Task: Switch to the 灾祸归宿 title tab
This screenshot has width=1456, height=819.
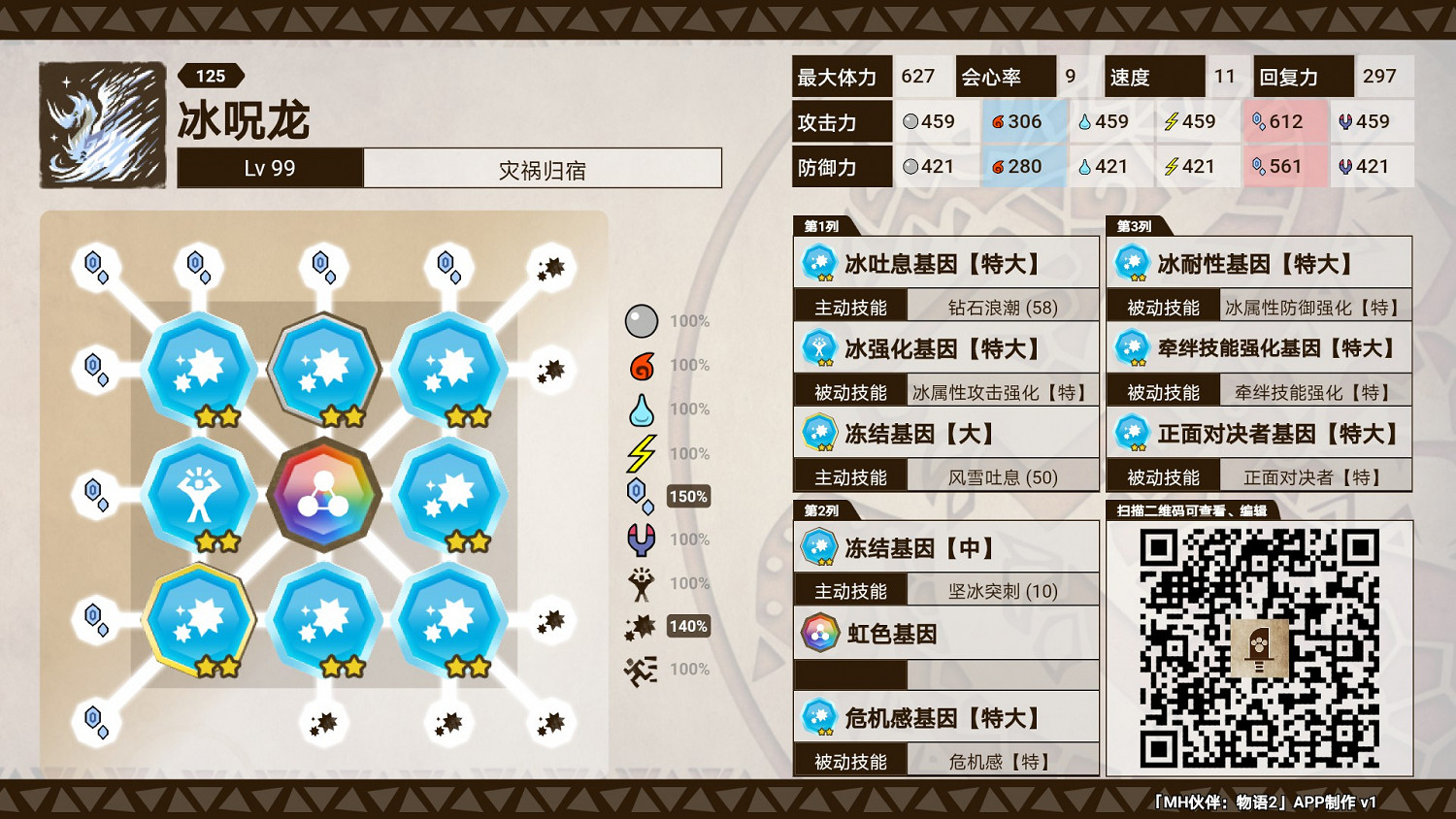Action: (x=542, y=167)
